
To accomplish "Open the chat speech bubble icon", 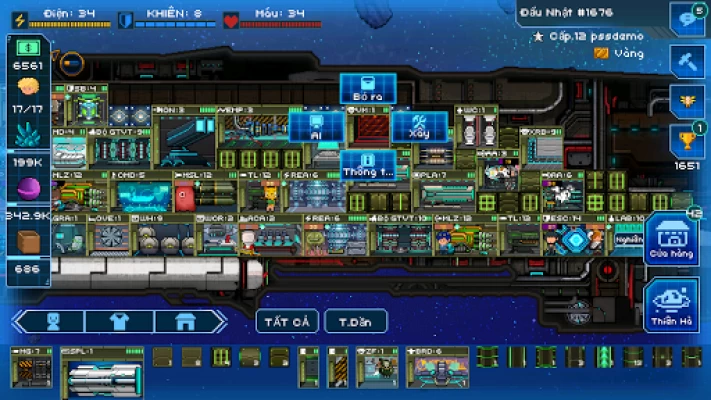I will click(688, 18).
